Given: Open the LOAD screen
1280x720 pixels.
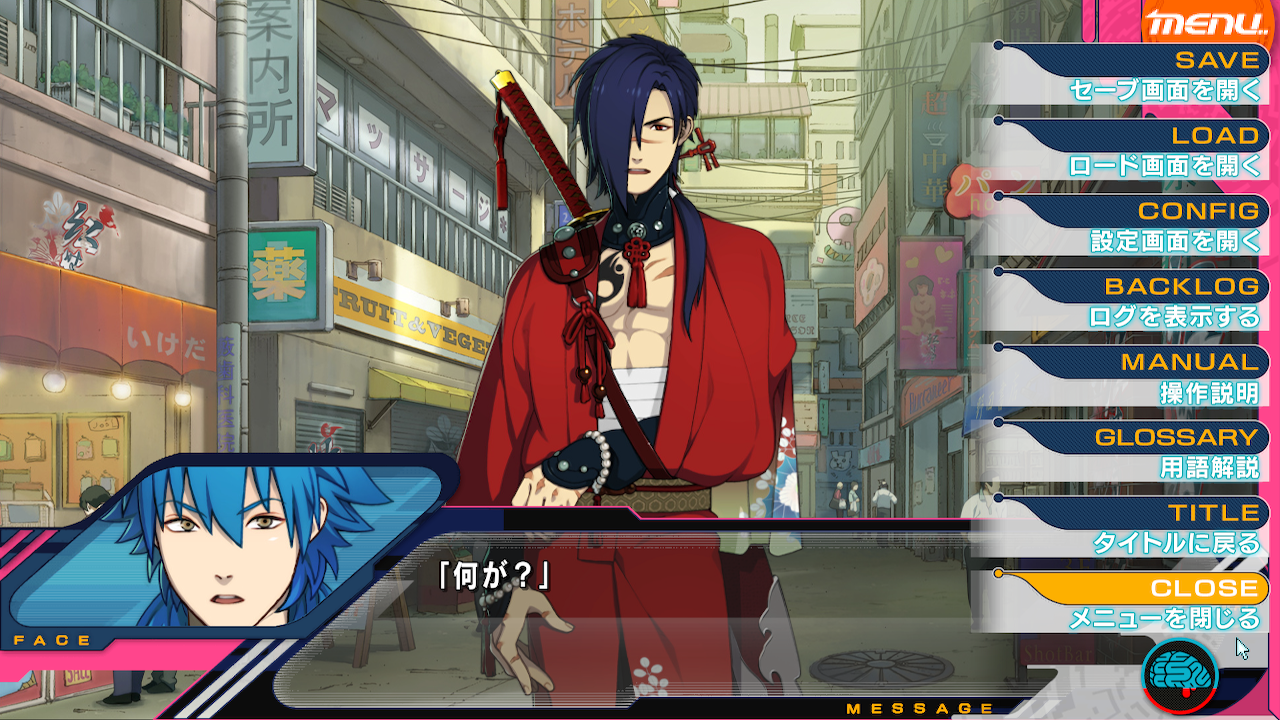Looking at the screenshot, I should click(1150, 150).
